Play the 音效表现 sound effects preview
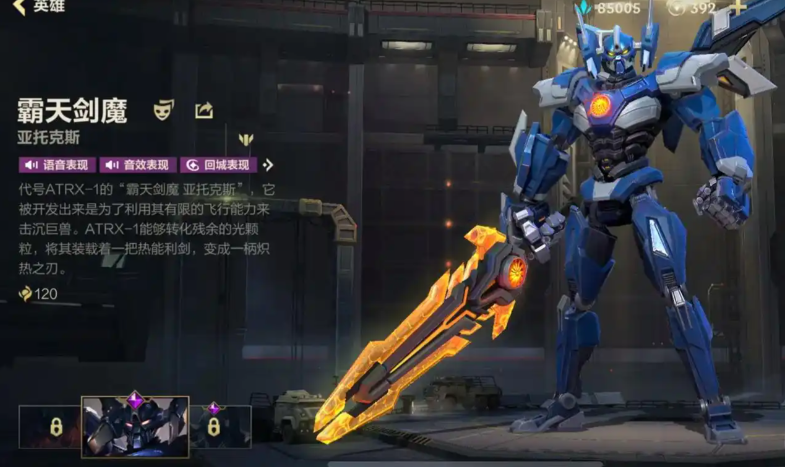 click(x=138, y=165)
